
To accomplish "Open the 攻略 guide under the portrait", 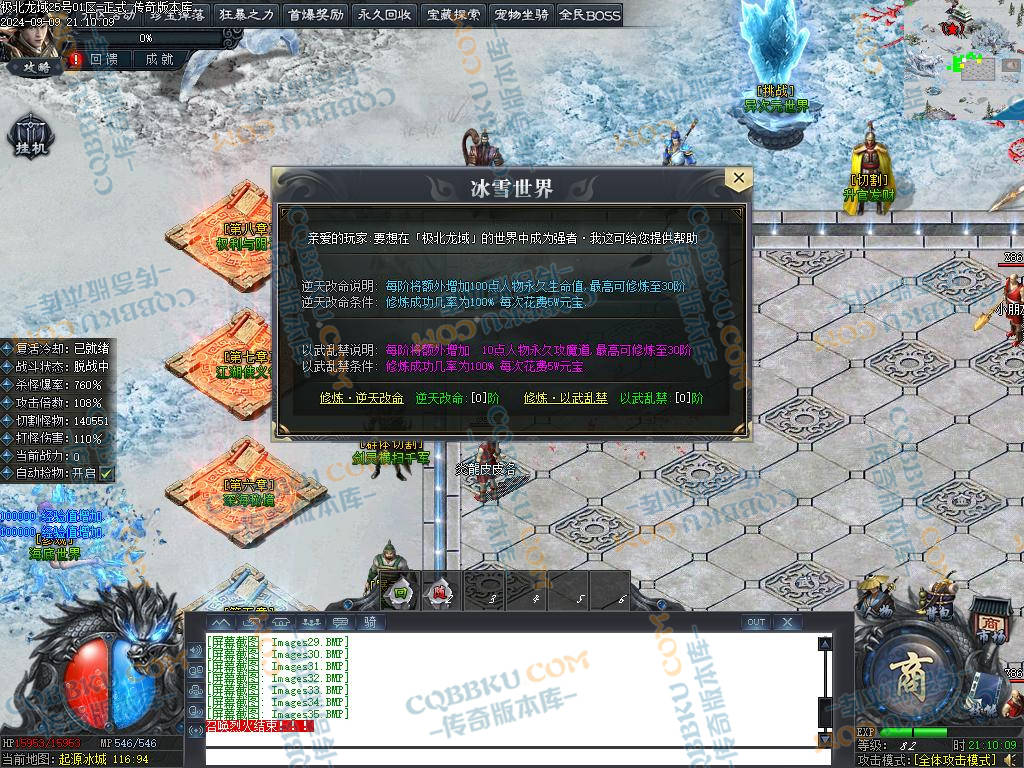I will (36, 68).
